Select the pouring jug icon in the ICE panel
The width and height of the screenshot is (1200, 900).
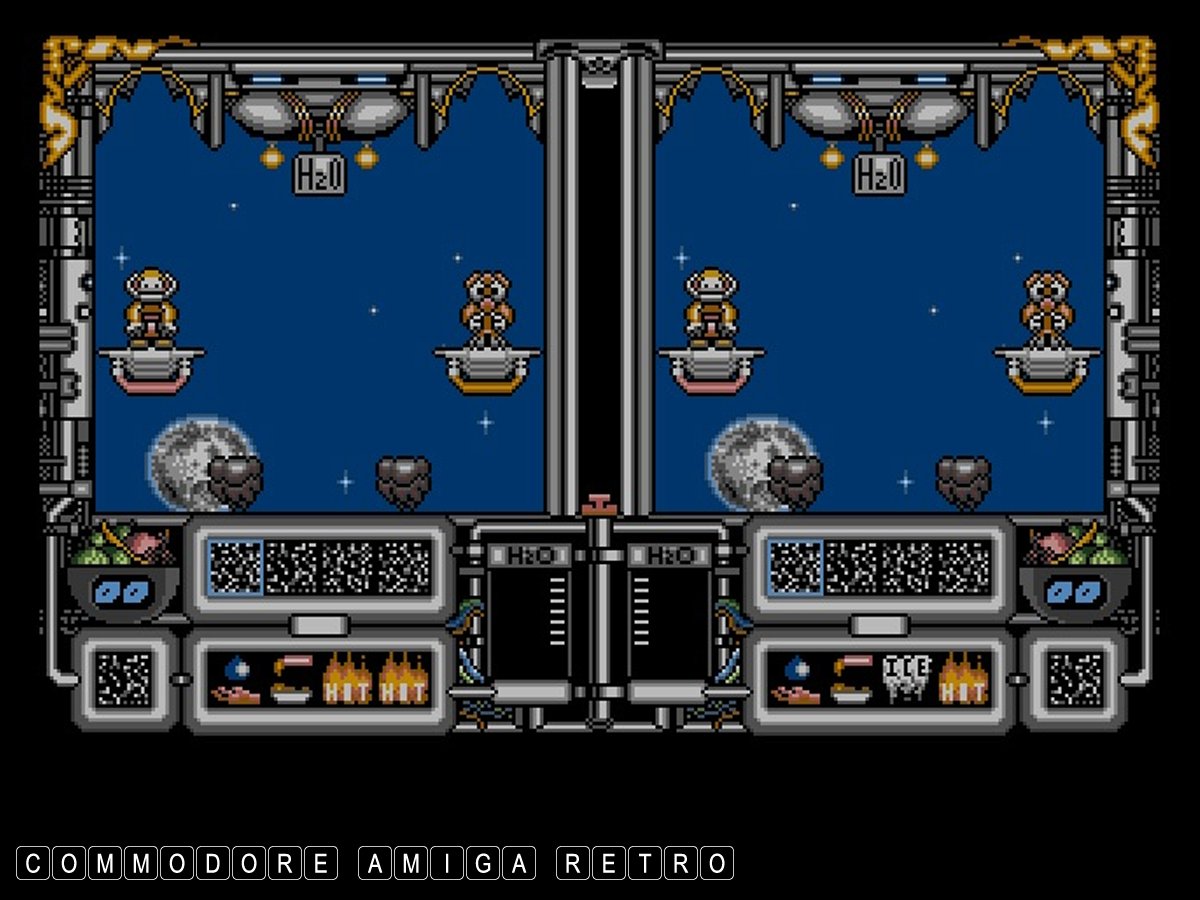[851, 680]
